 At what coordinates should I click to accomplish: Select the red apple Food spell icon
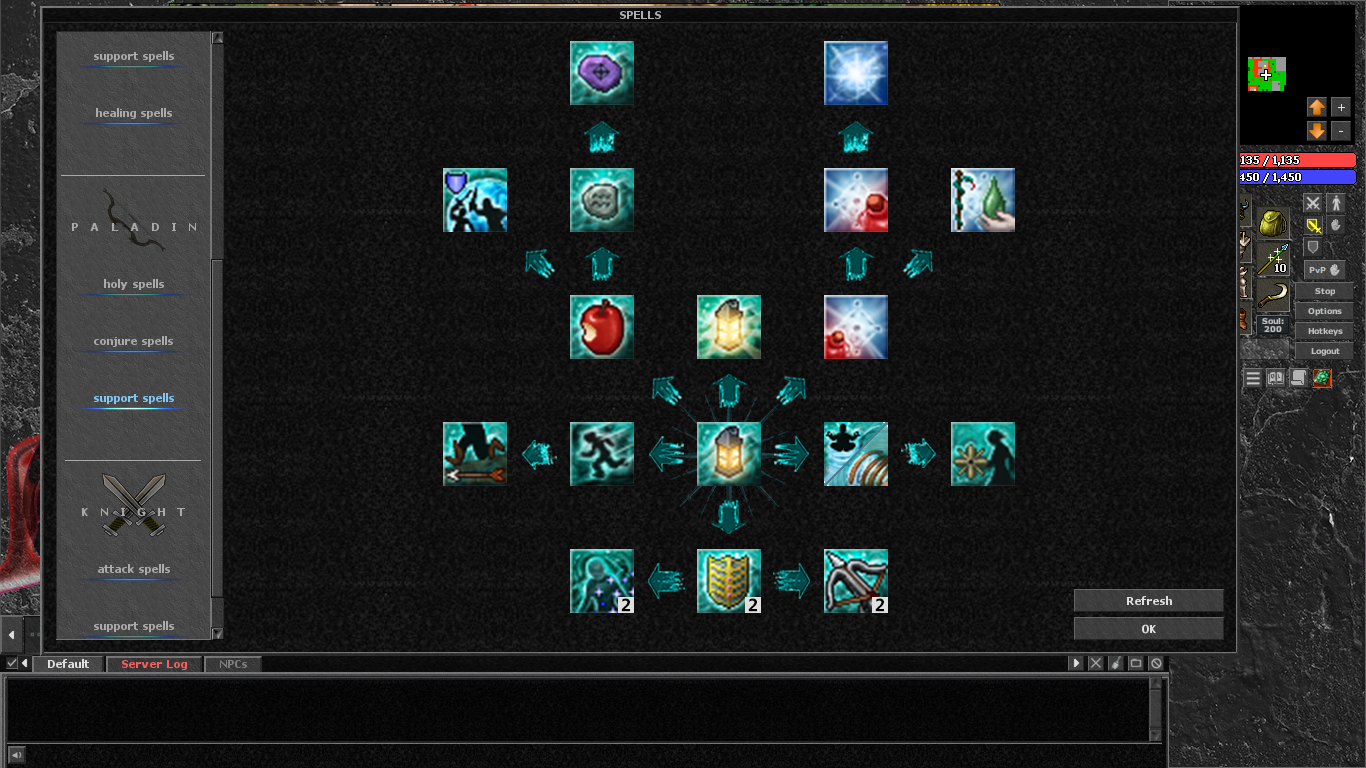pyautogui.click(x=601, y=326)
